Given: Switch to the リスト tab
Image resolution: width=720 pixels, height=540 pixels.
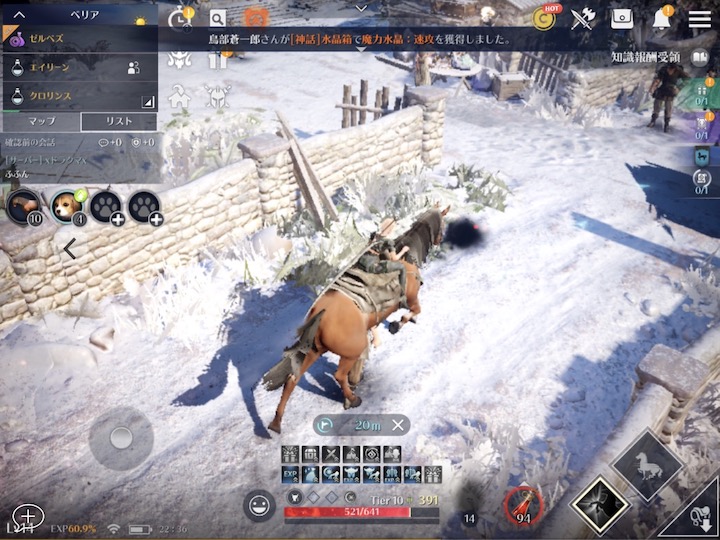Looking at the screenshot, I should click(118, 121).
